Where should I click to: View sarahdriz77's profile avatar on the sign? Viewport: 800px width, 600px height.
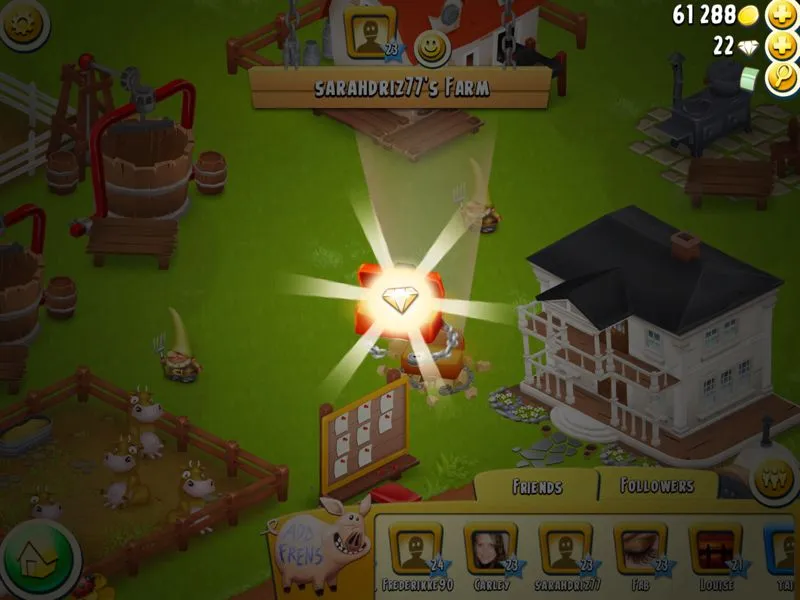click(370, 32)
